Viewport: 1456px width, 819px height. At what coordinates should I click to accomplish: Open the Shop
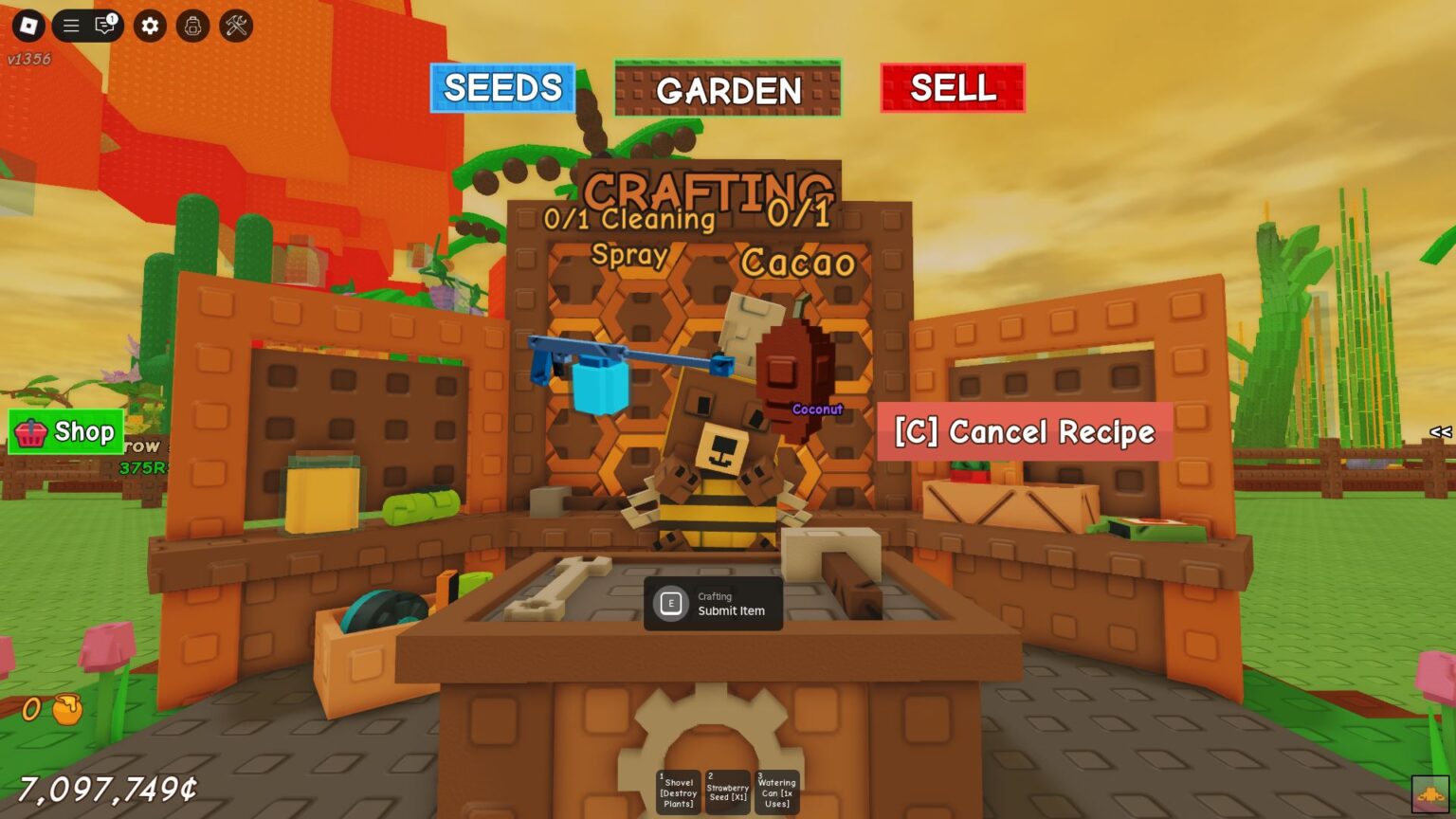[x=66, y=432]
